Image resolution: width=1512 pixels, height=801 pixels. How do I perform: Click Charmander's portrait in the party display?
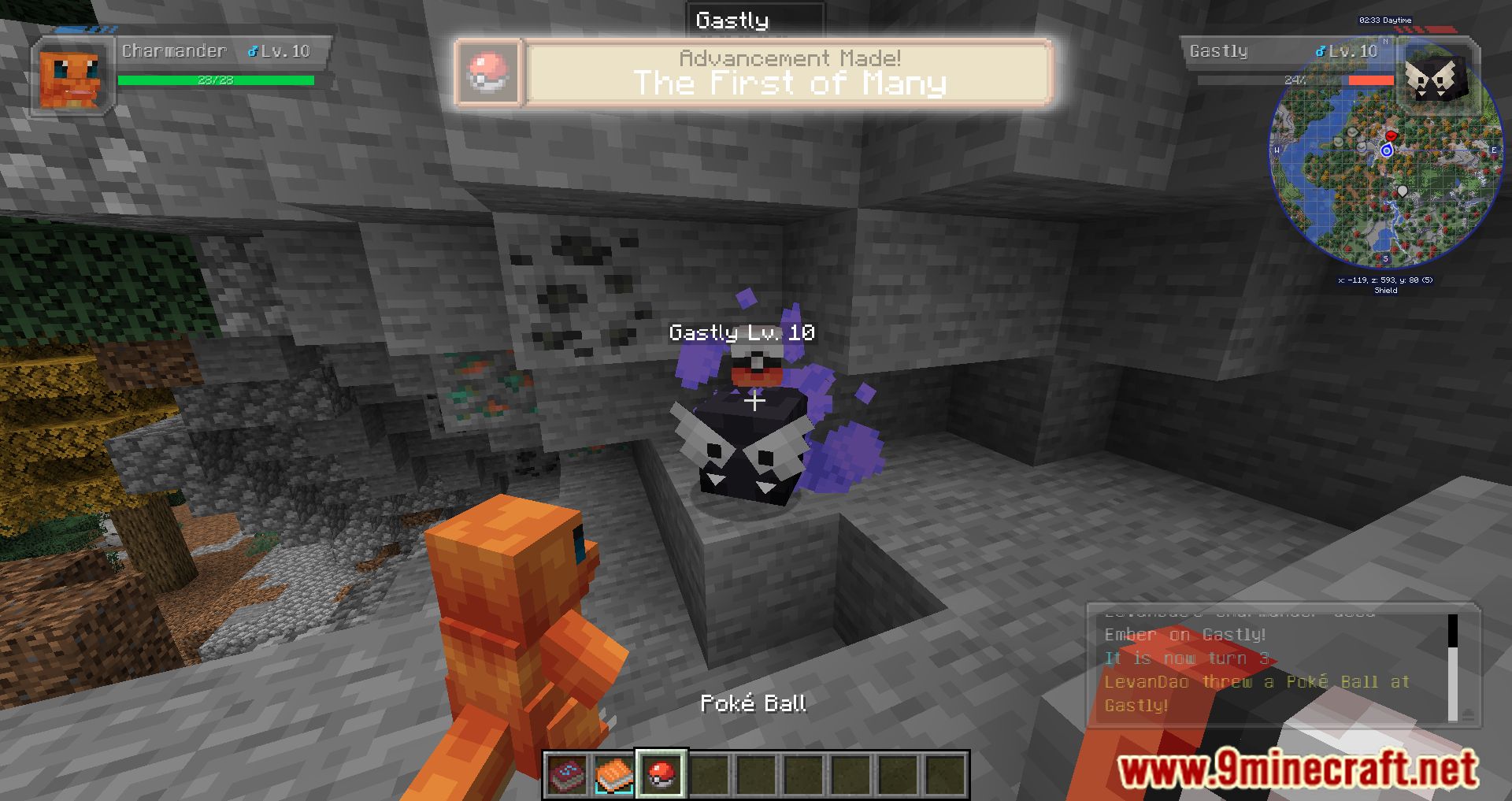70,75
